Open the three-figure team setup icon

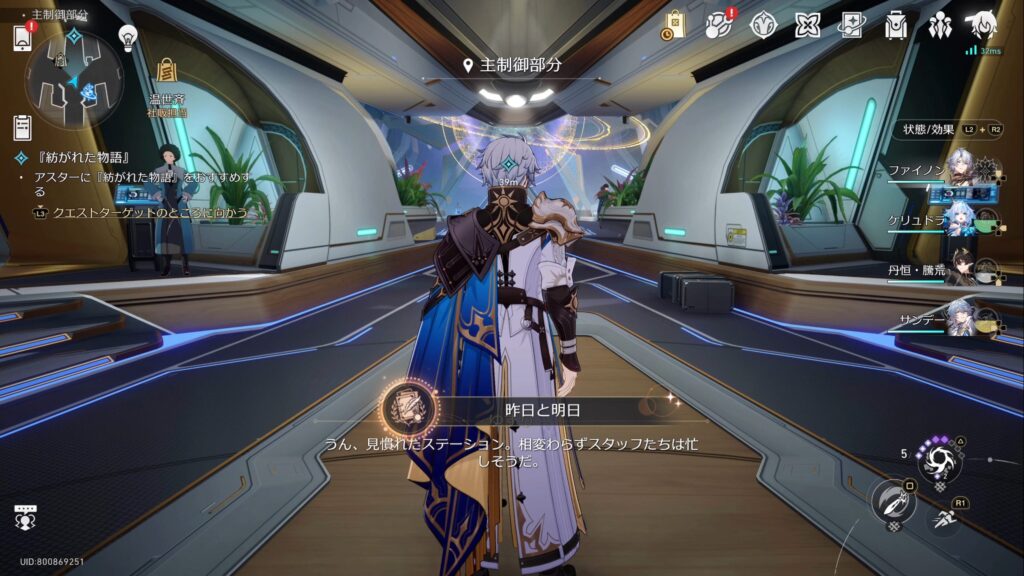940,26
